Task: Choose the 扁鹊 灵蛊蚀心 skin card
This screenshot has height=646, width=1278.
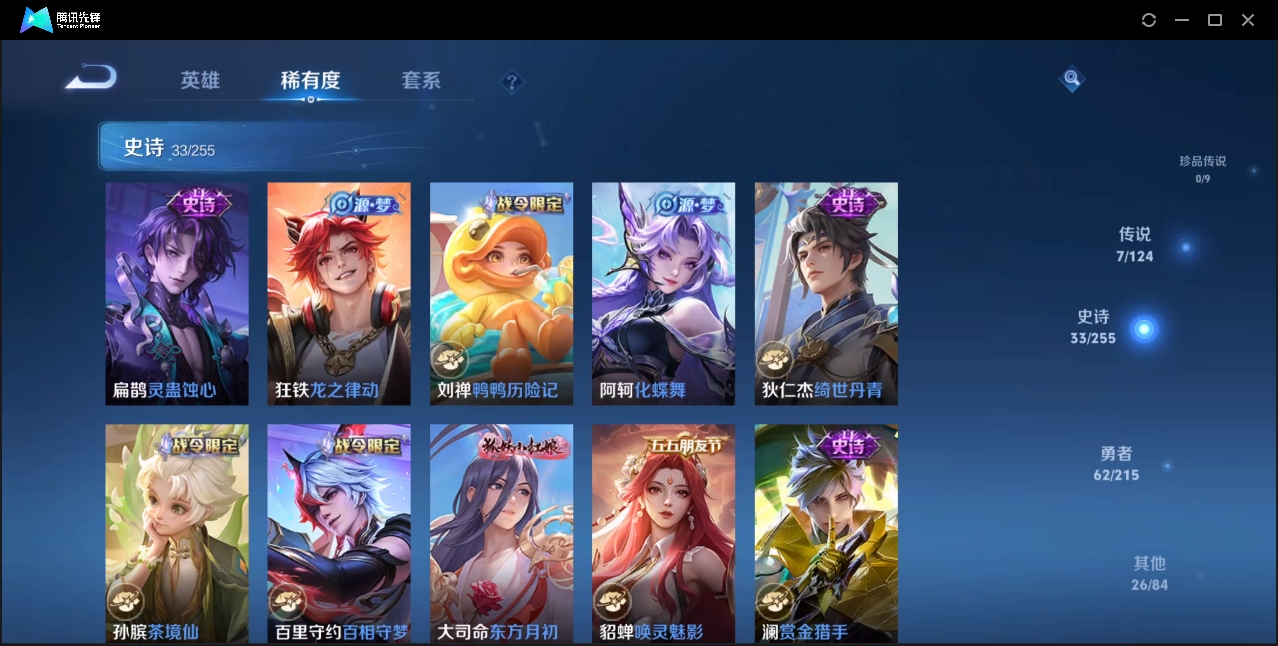Action: click(177, 293)
